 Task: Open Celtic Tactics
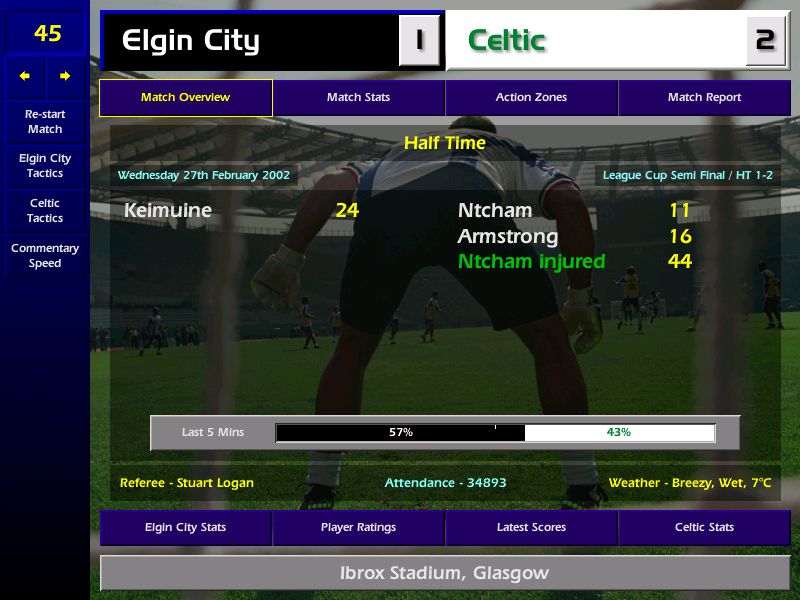click(x=45, y=211)
